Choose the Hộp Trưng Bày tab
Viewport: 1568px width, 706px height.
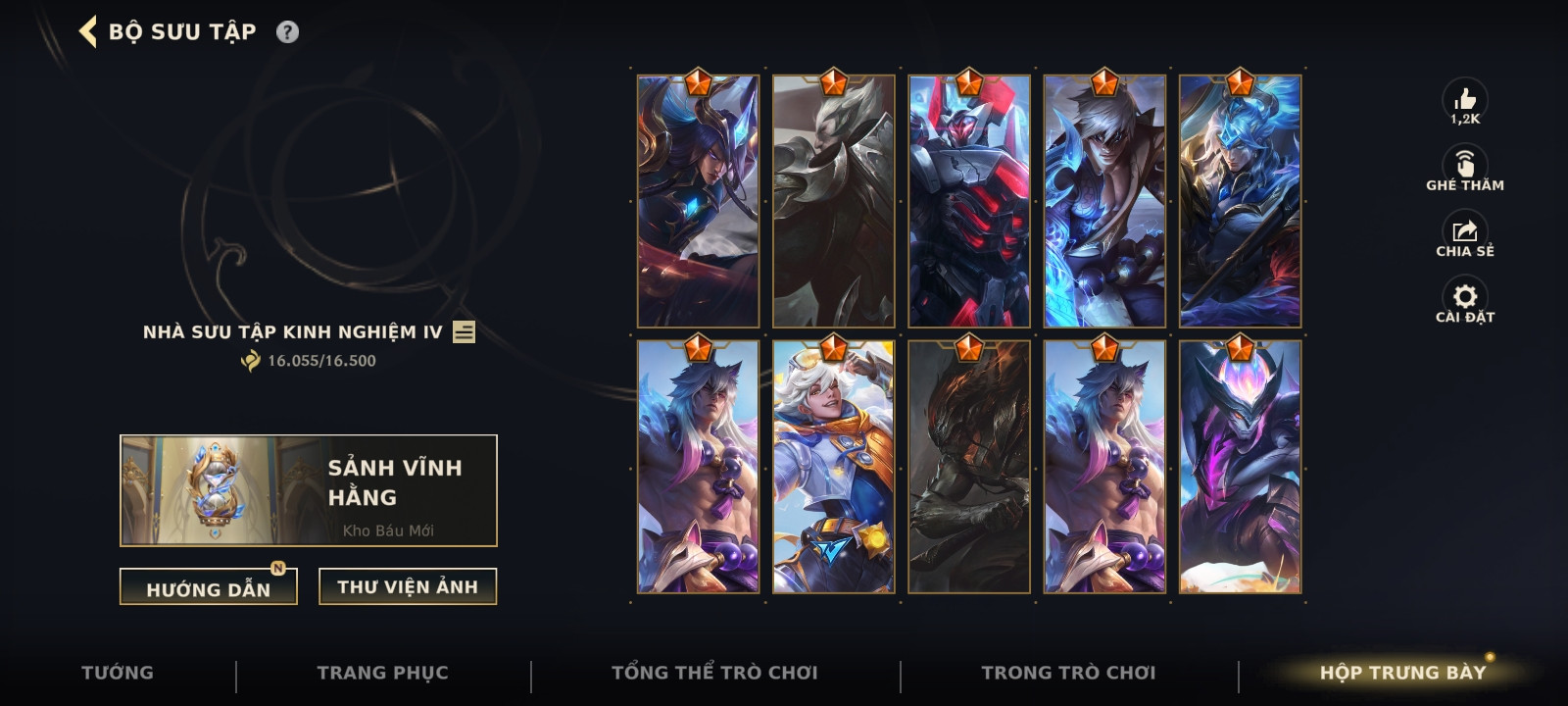(x=1402, y=673)
